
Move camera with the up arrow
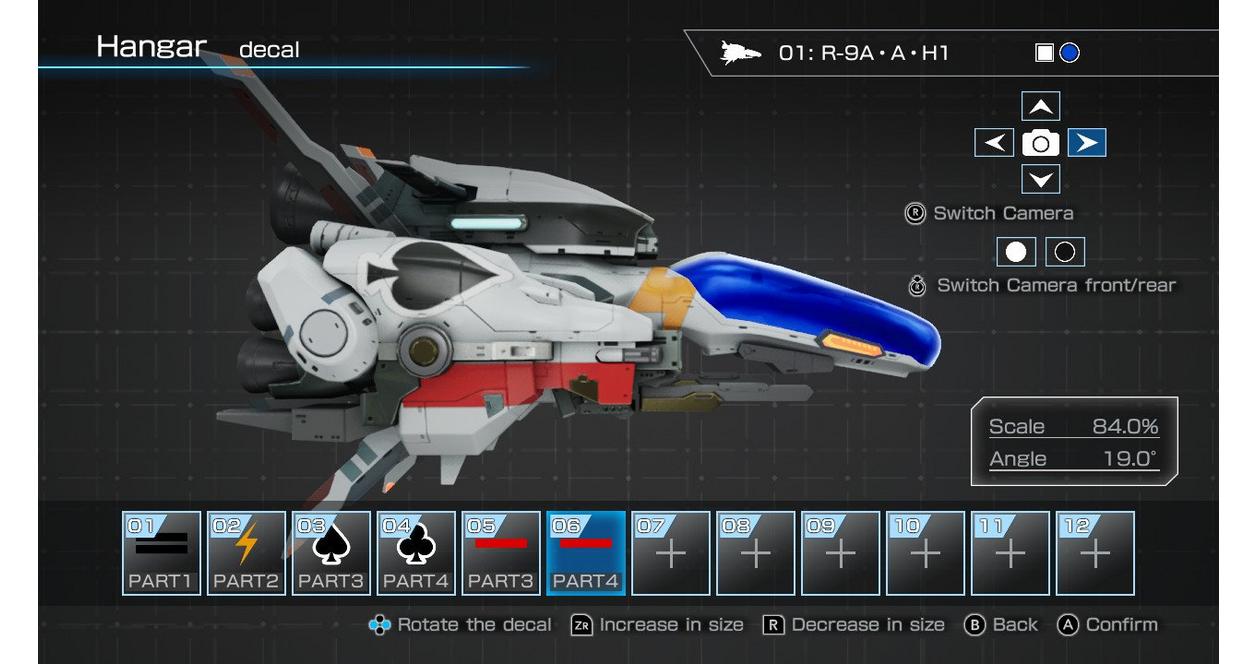1041,107
